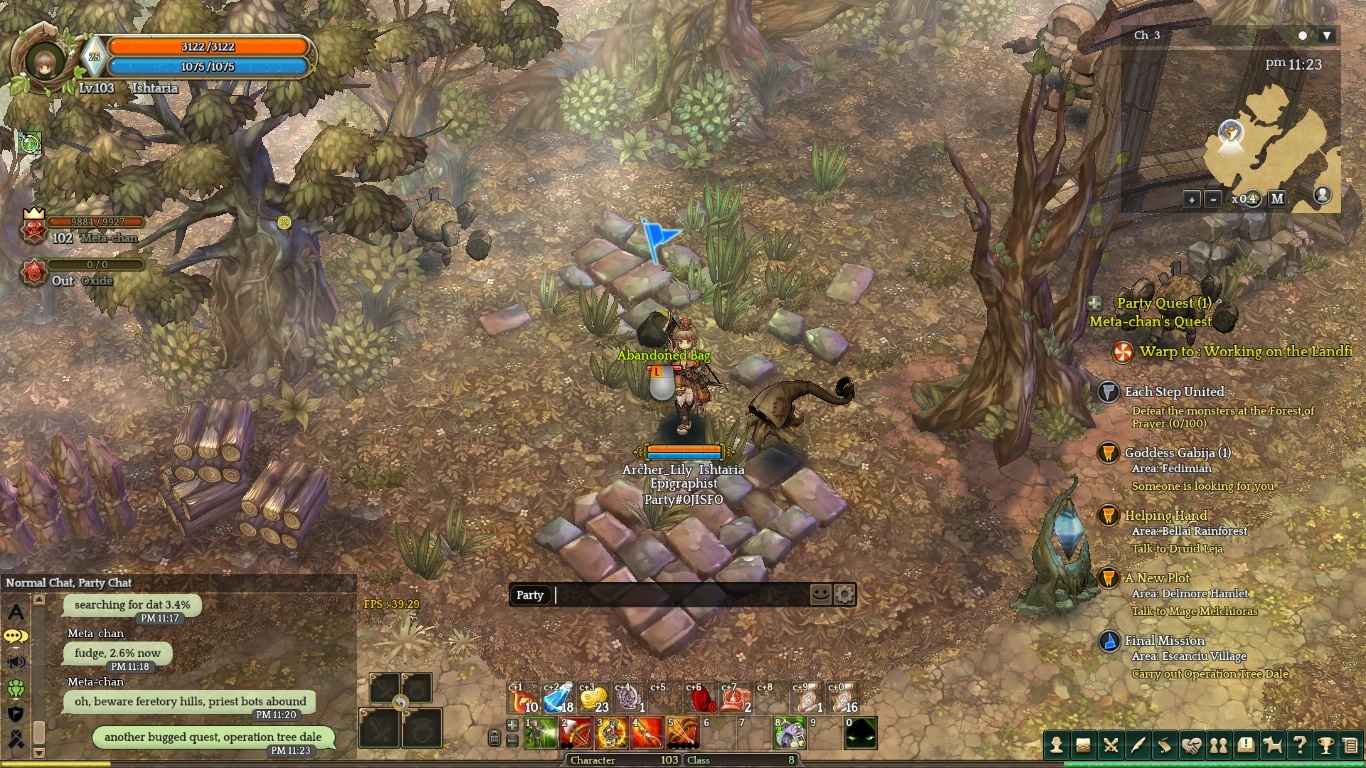
Task: Choose the Final Mission quest entry
Action: pos(1164,641)
